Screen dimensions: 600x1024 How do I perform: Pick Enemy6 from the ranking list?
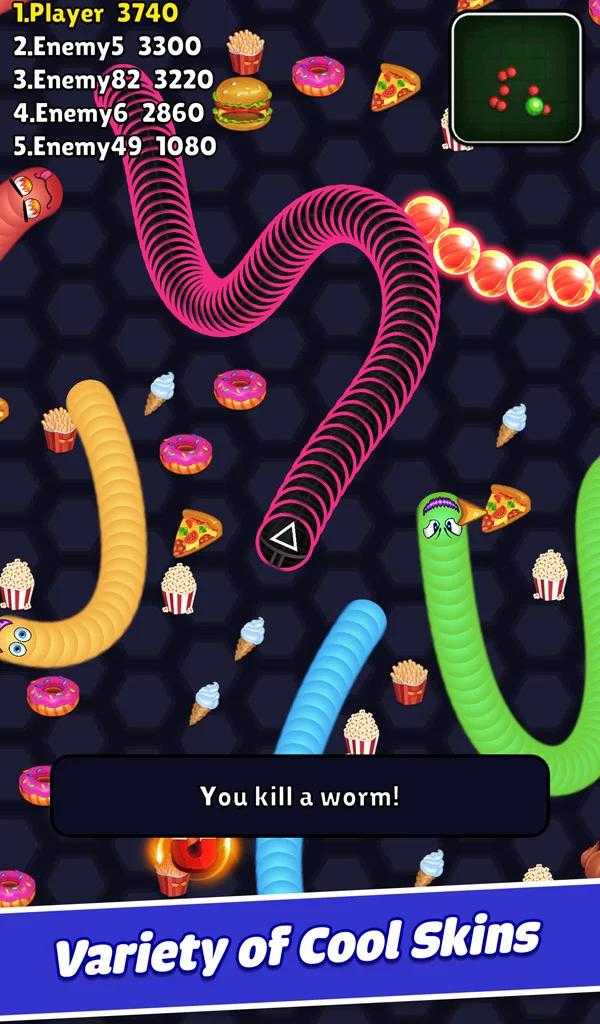(108, 113)
